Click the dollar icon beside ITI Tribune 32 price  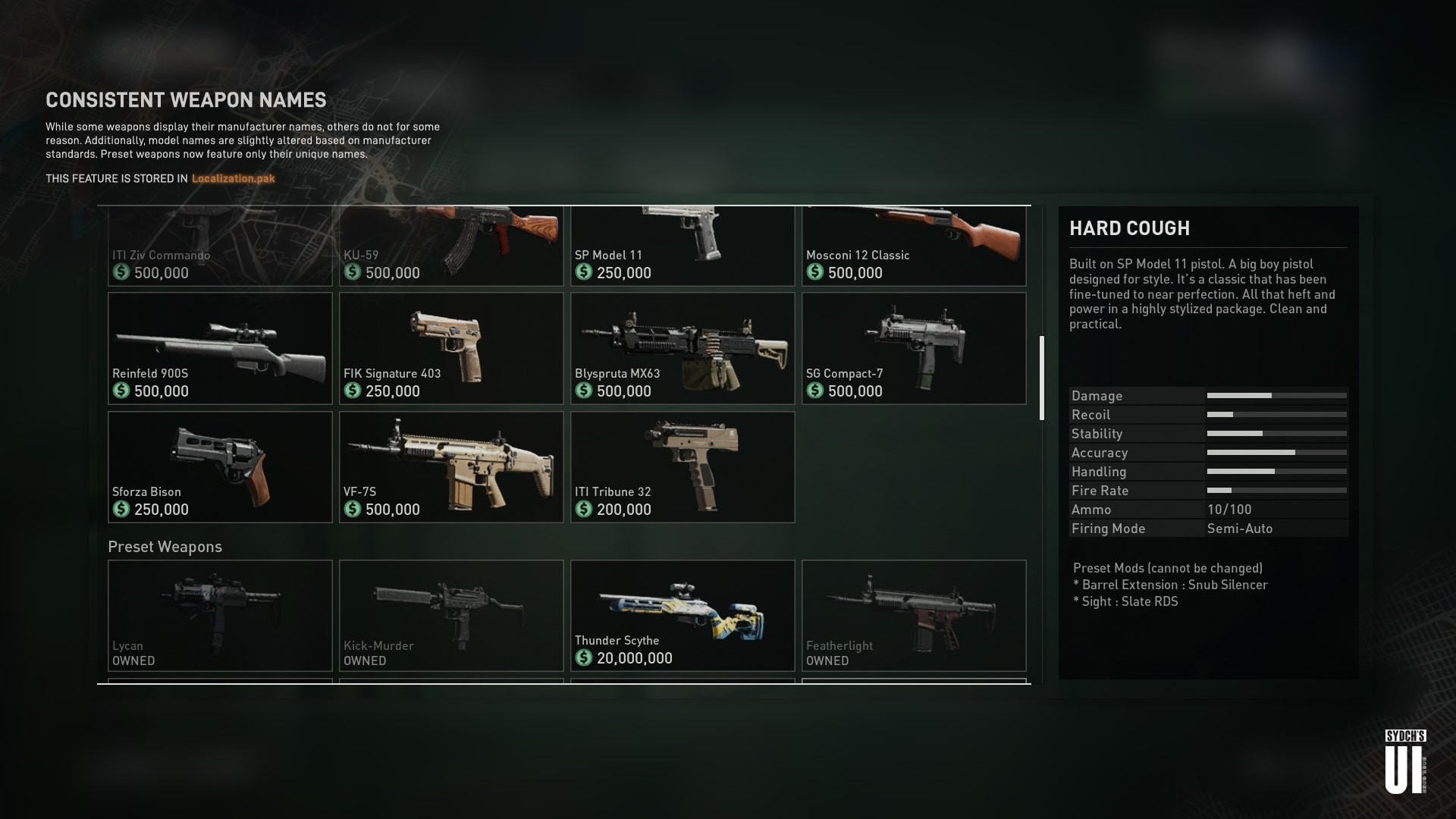584,510
